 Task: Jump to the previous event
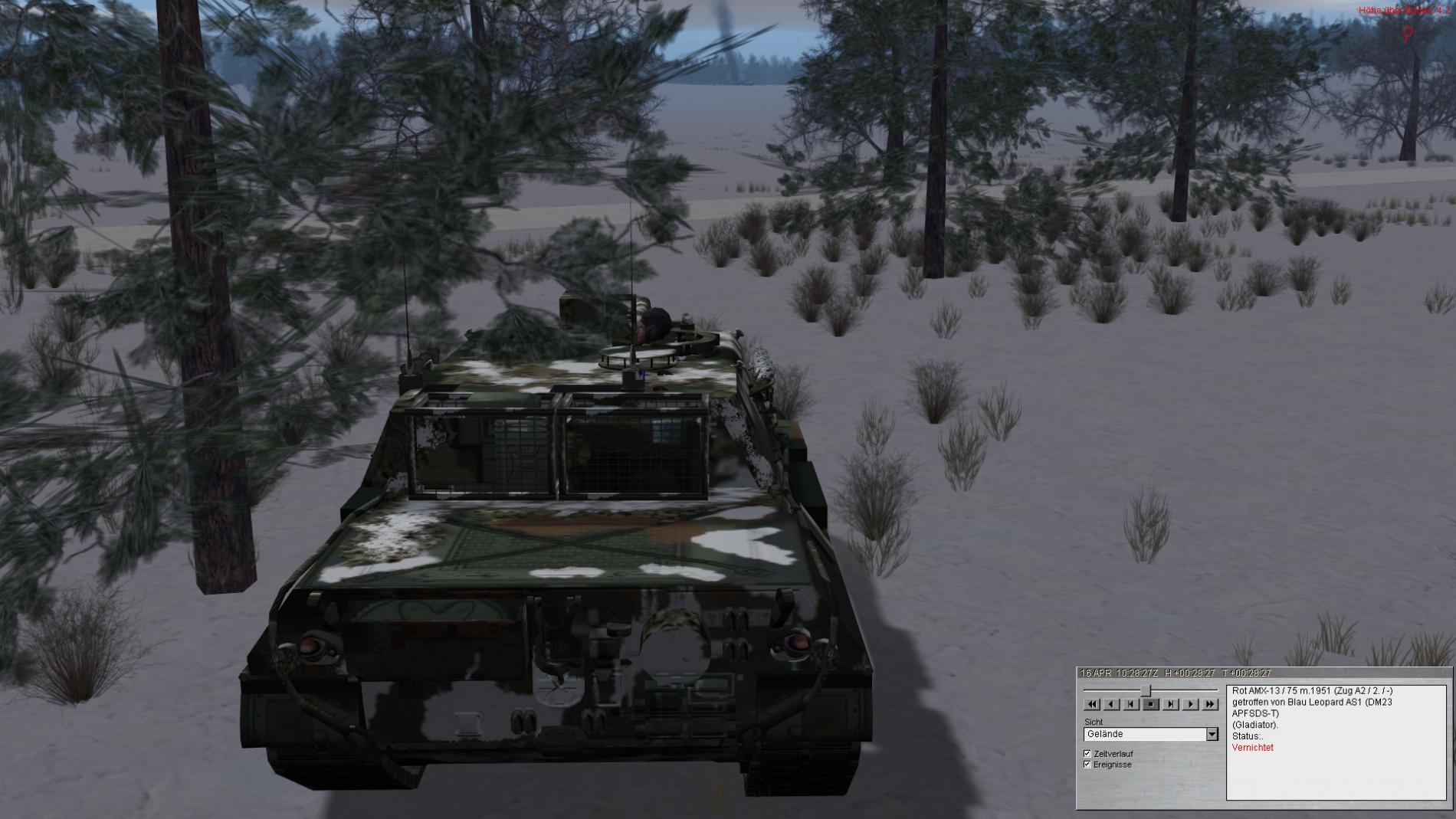pos(1131,704)
